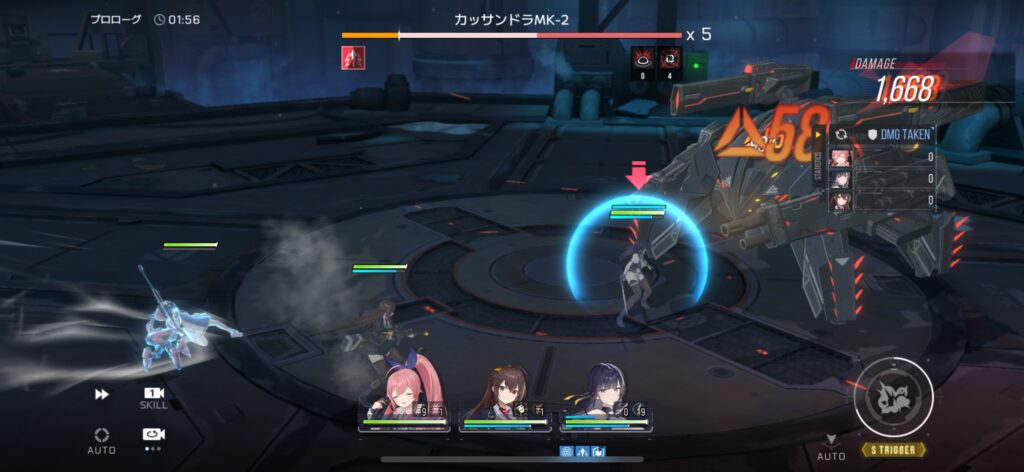This screenshot has height=472, width=1024.
Task: Switch the statistic type with the refresh arrows
Action: click(x=841, y=133)
